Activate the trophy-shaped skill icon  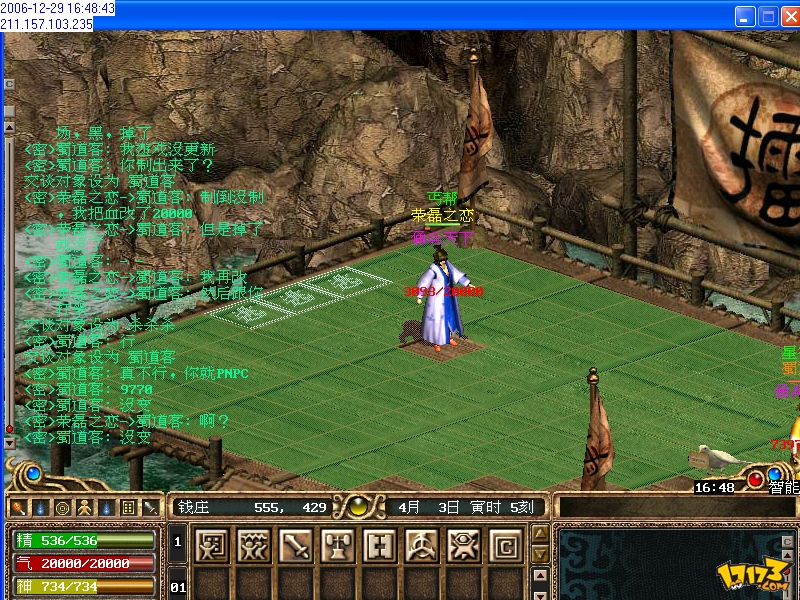(337, 545)
